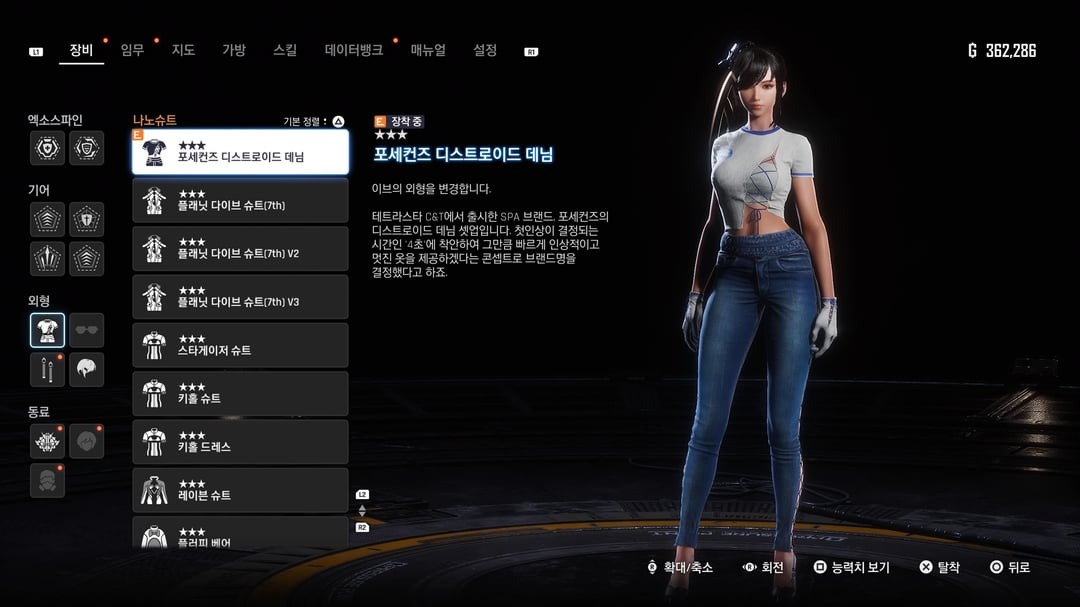Pick the 키홀 드레스 outfit
The width and height of the screenshot is (1080, 607).
(x=240, y=441)
